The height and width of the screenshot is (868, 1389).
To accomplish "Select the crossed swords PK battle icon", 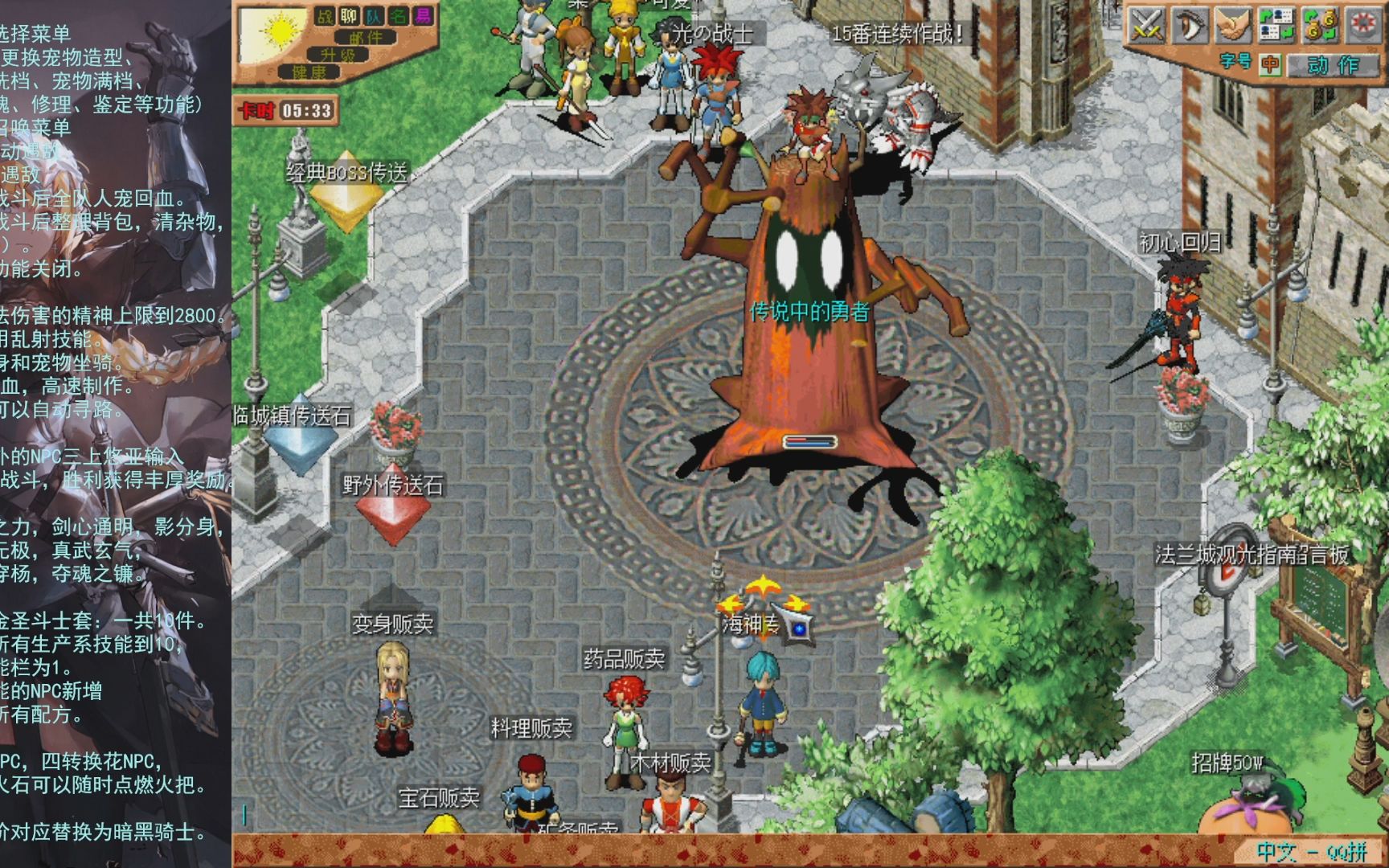I will click(x=1146, y=25).
